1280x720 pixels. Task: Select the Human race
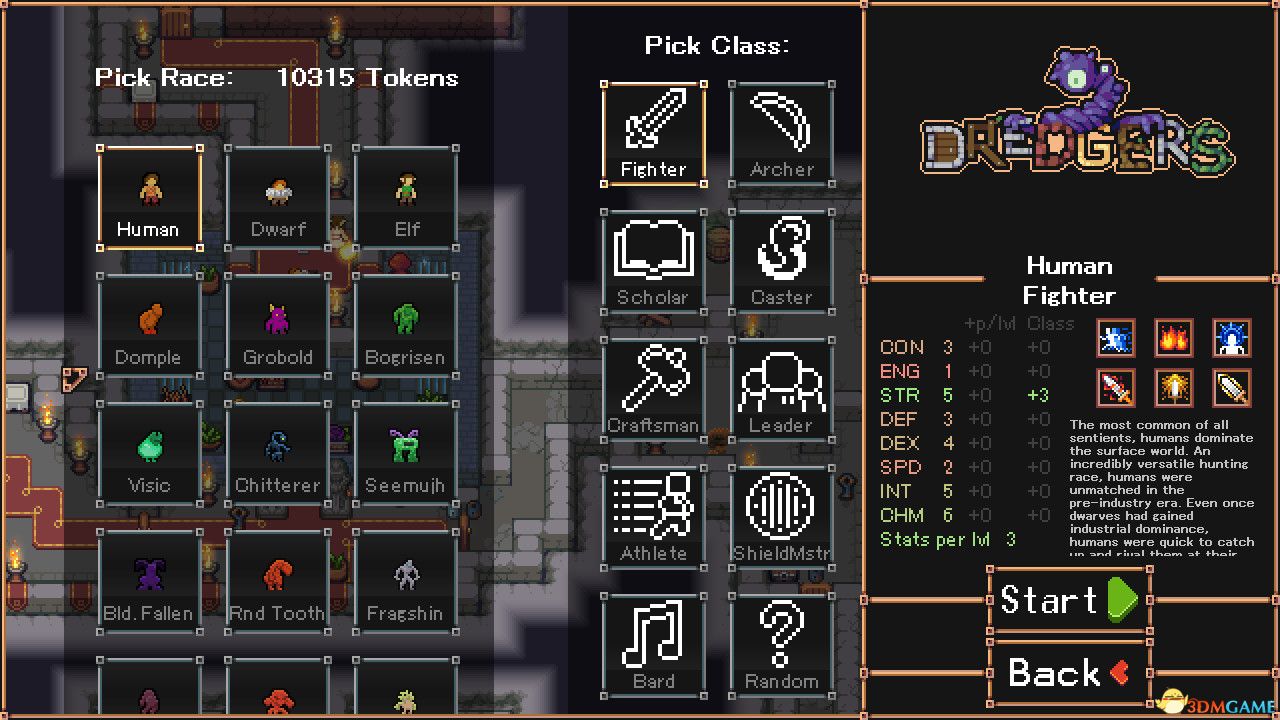149,195
